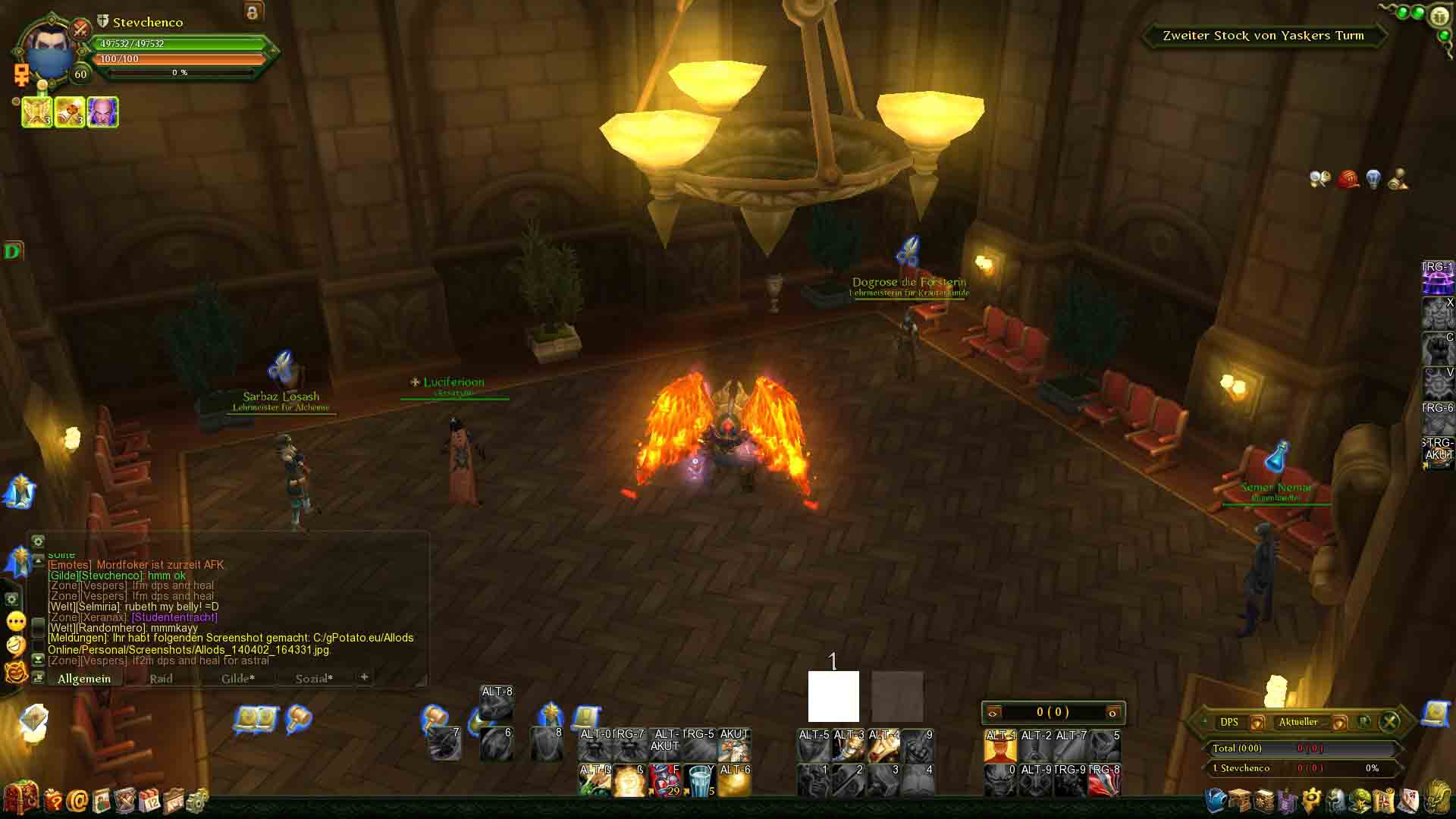Use the water glass hotbar slot marked Y
1456x819 pixels.
(x=700, y=781)
